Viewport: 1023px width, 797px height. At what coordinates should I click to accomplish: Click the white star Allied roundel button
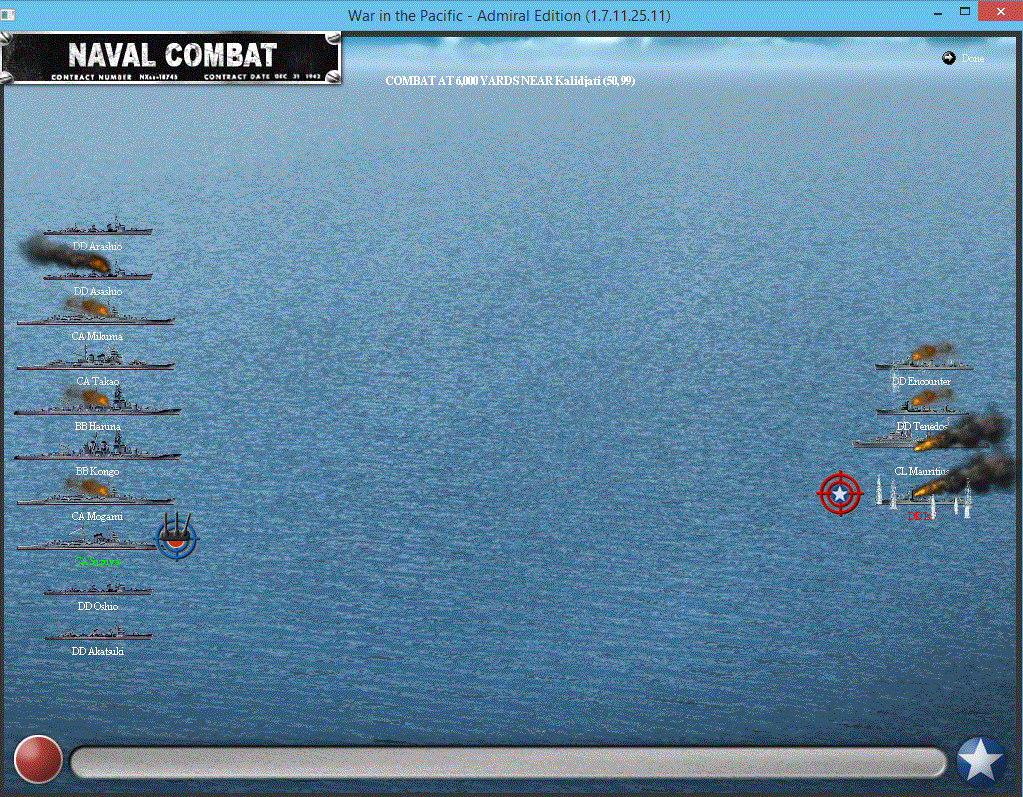pos(981,761)
